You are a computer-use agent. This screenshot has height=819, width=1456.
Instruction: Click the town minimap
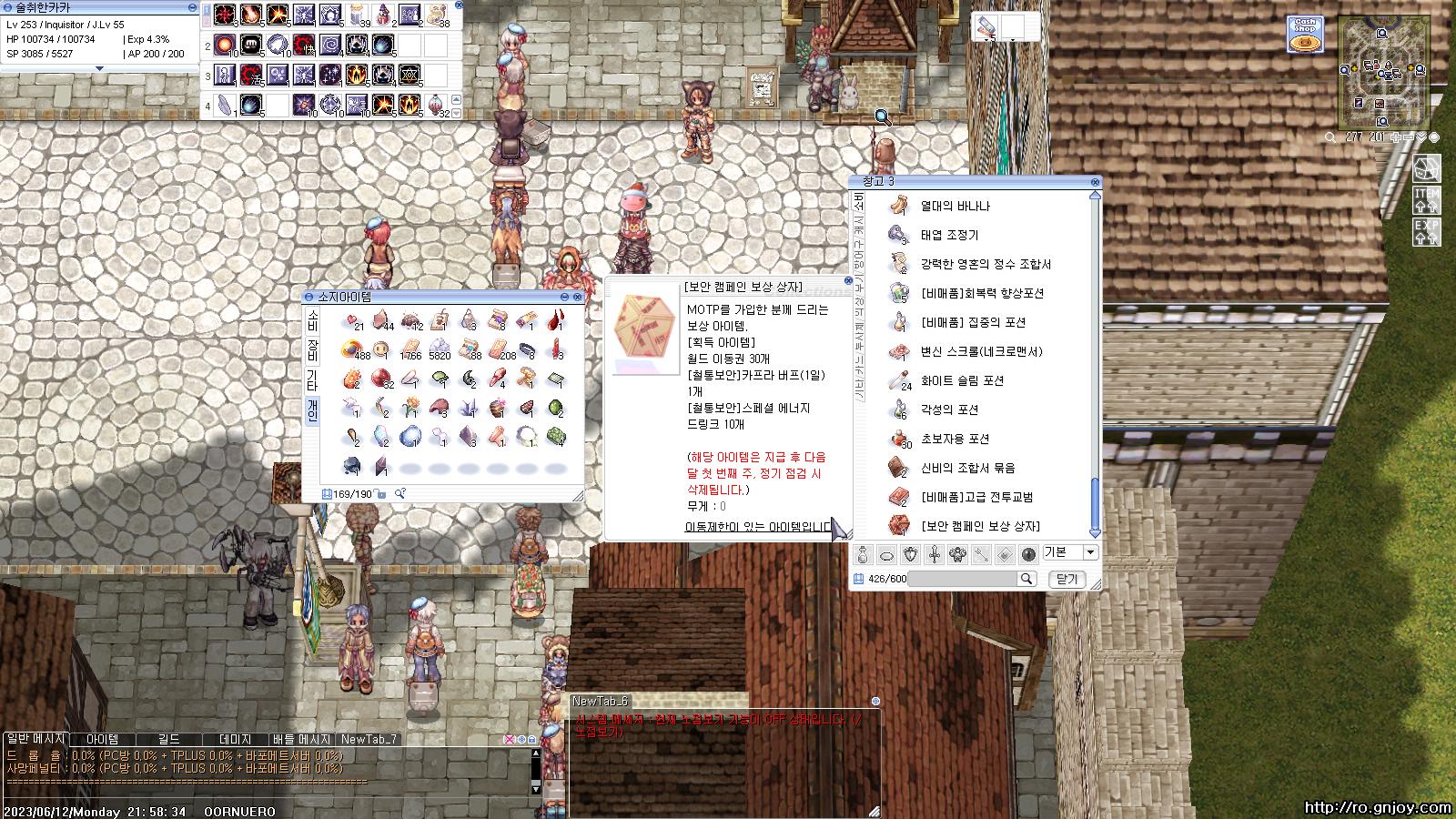click(1383, 71)
